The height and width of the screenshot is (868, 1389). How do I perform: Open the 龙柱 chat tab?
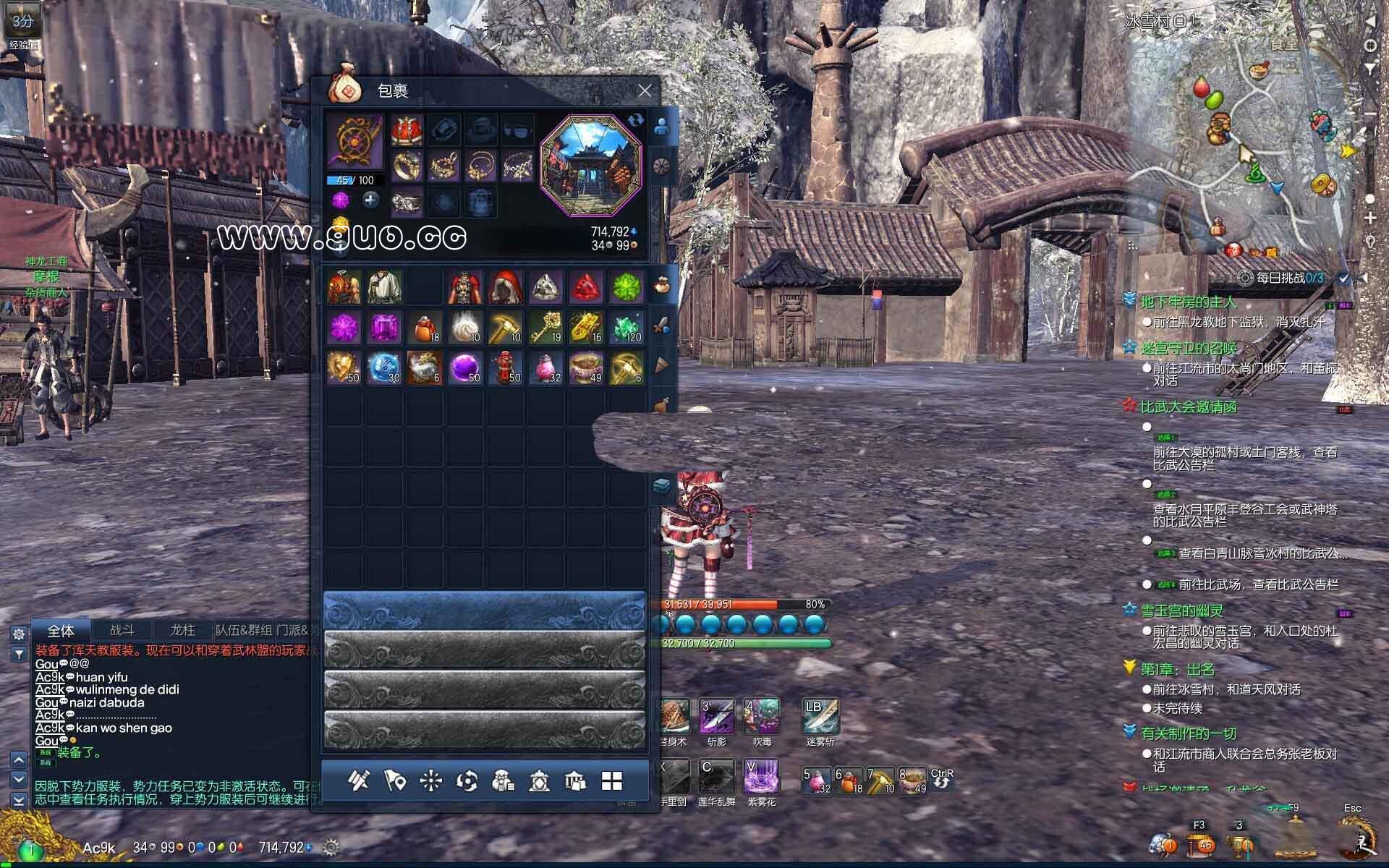[182, 630]
